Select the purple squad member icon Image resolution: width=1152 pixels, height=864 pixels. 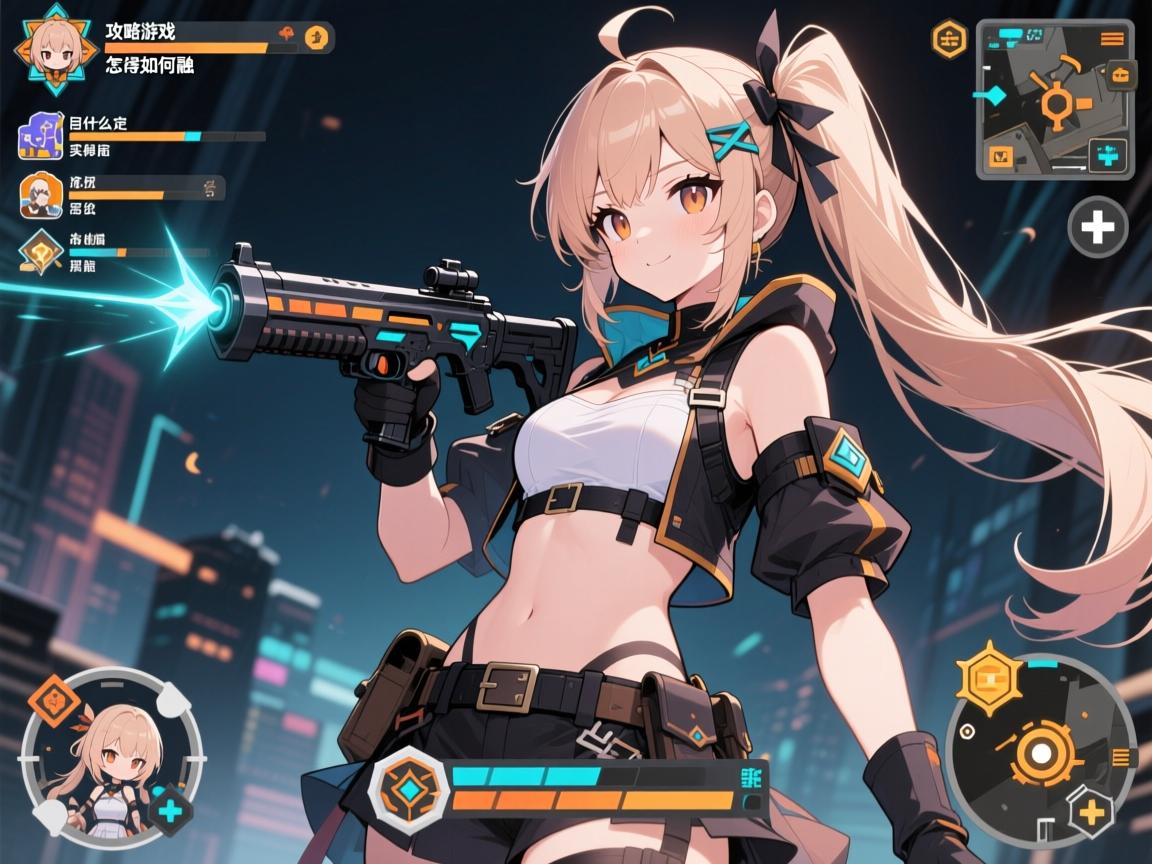[x=40, y=137]
